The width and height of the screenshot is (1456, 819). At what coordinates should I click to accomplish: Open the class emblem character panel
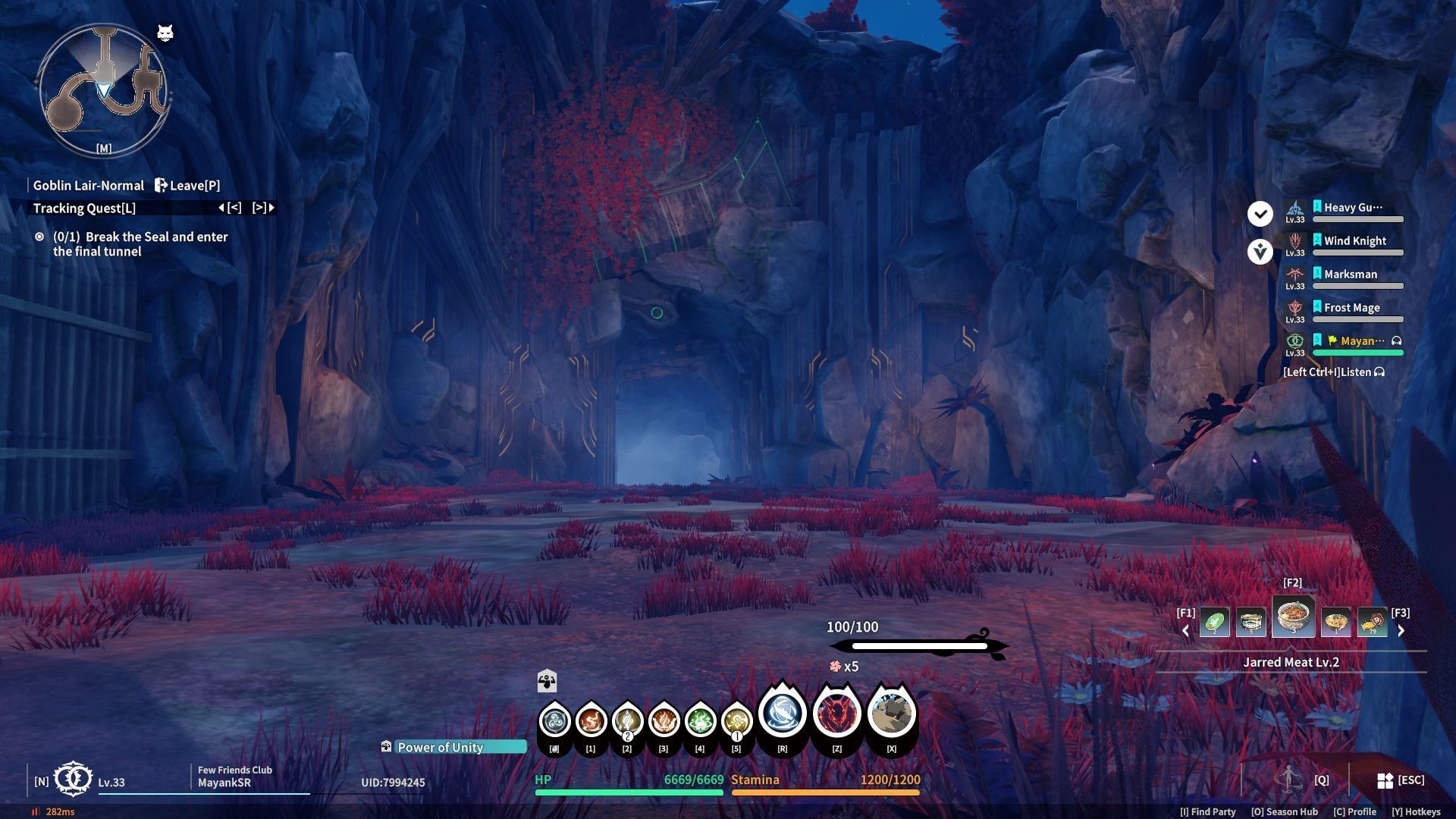[x=73, y=779]
